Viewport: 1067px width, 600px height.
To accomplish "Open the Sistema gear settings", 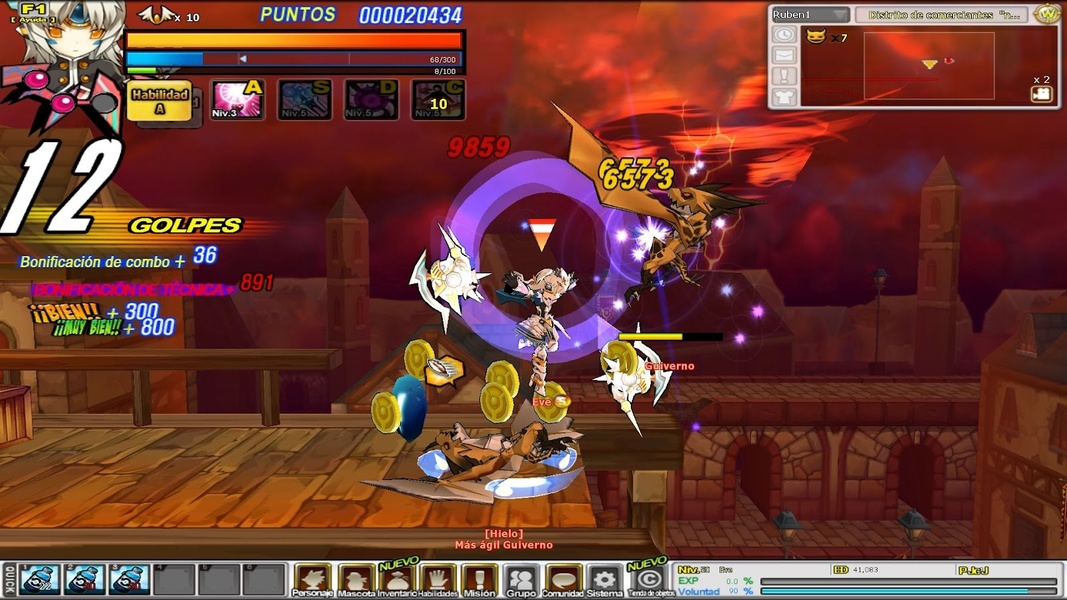I will (604, 579).
